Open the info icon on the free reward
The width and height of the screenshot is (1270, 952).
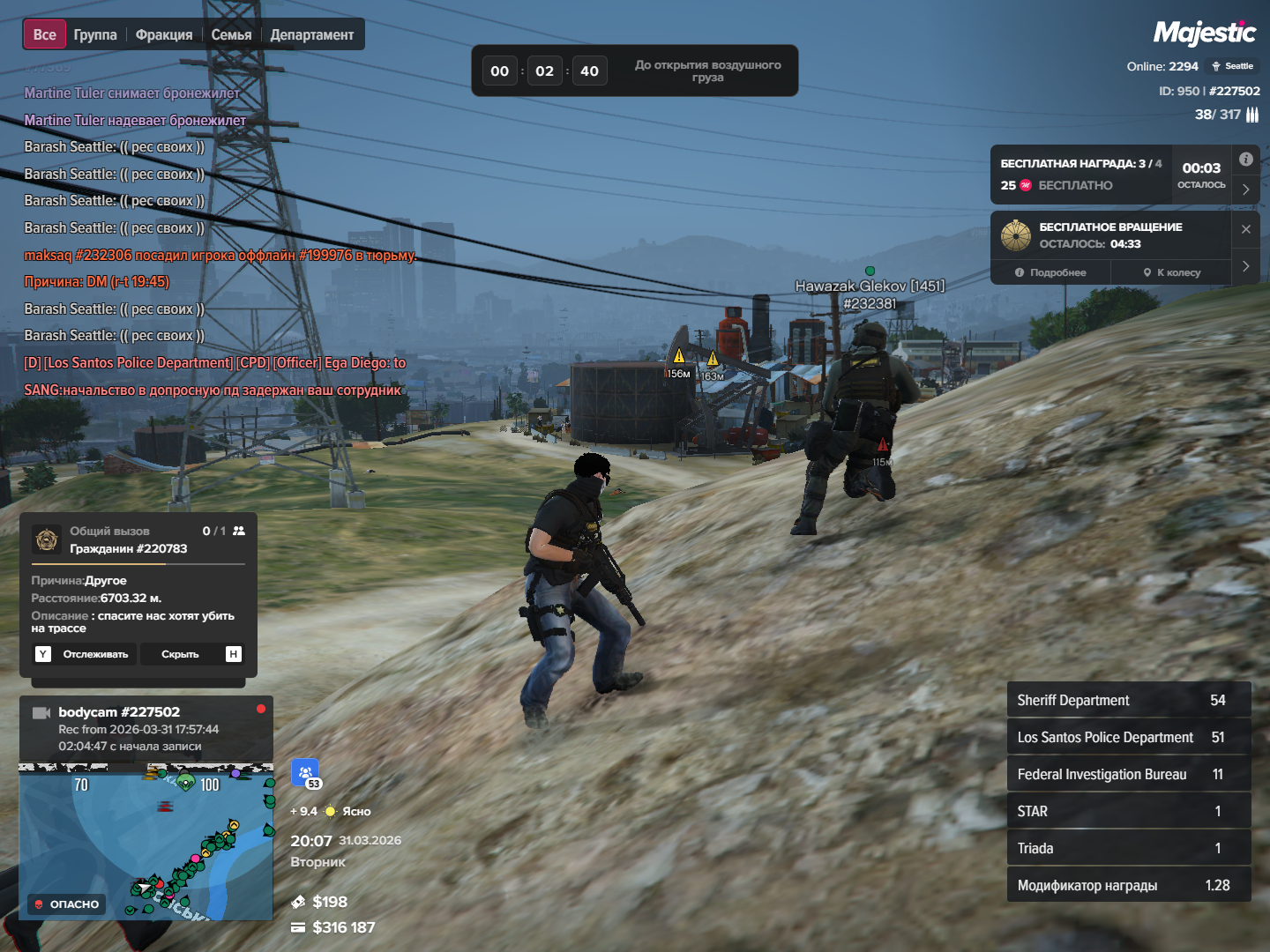(1245, 160)
